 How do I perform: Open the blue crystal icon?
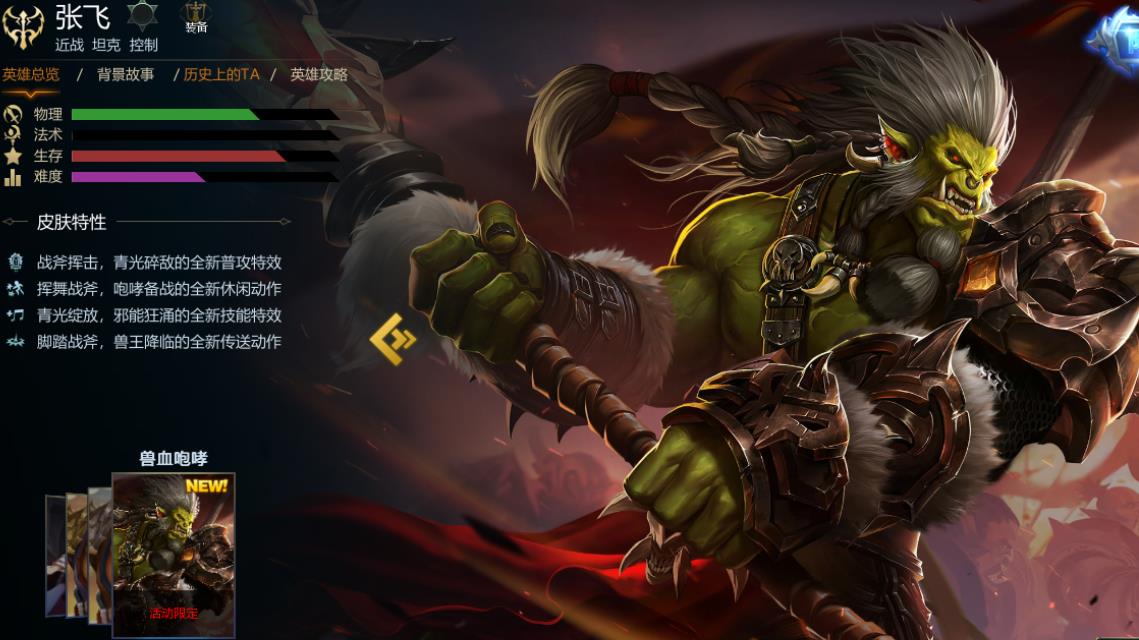click(1115, 42)
